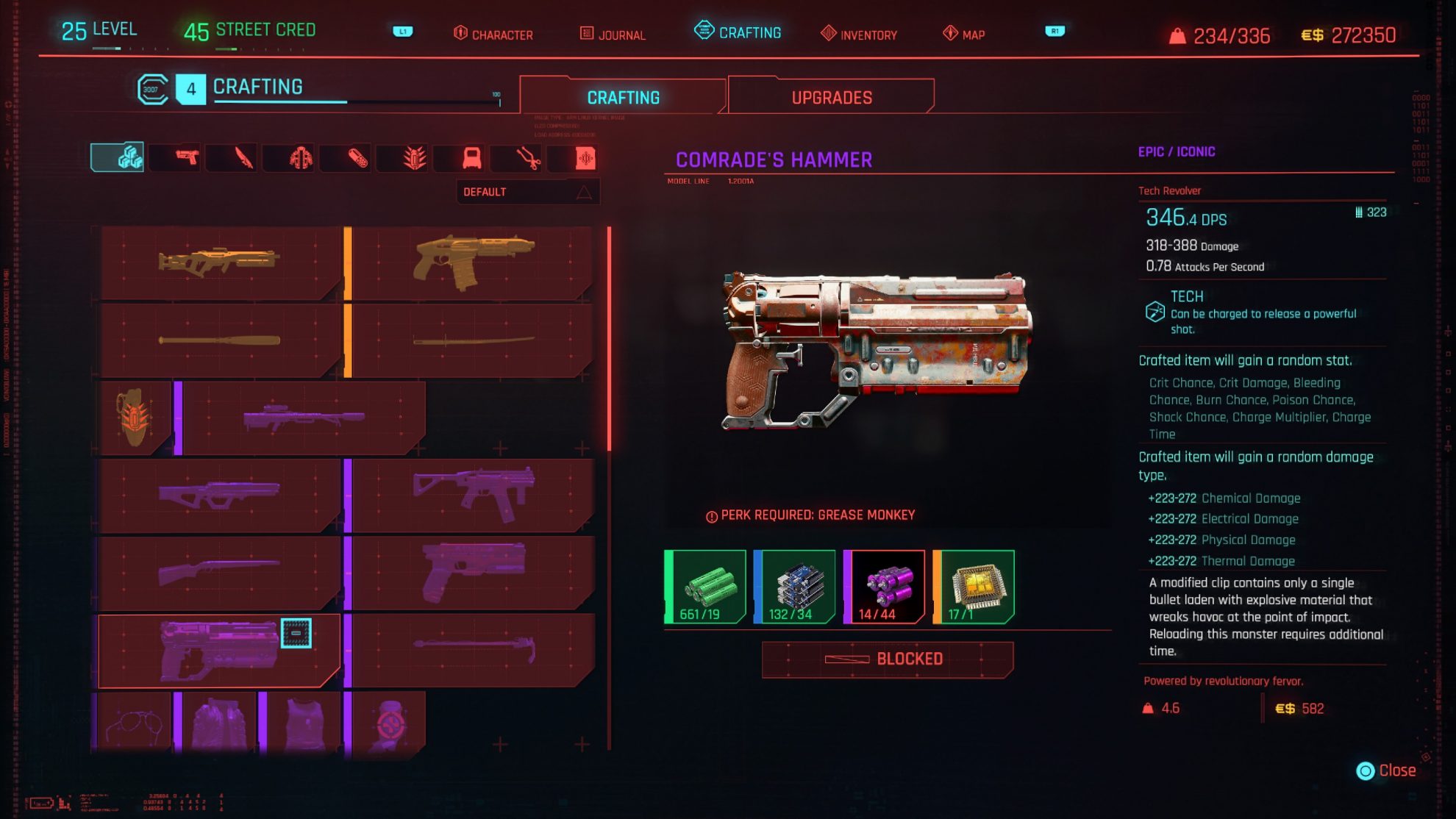Screen dimensions: 1456x819
Task: Pick the grenade recipe slot
Action: point(134,418)
